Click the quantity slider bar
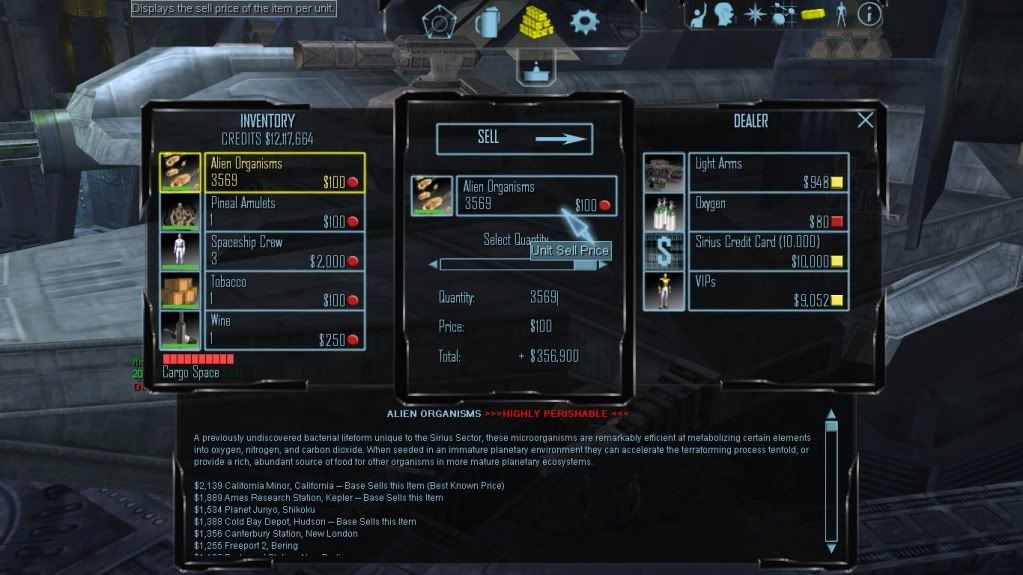The image size is (1023, 575). pyautogui.click(x=519, y=265)
